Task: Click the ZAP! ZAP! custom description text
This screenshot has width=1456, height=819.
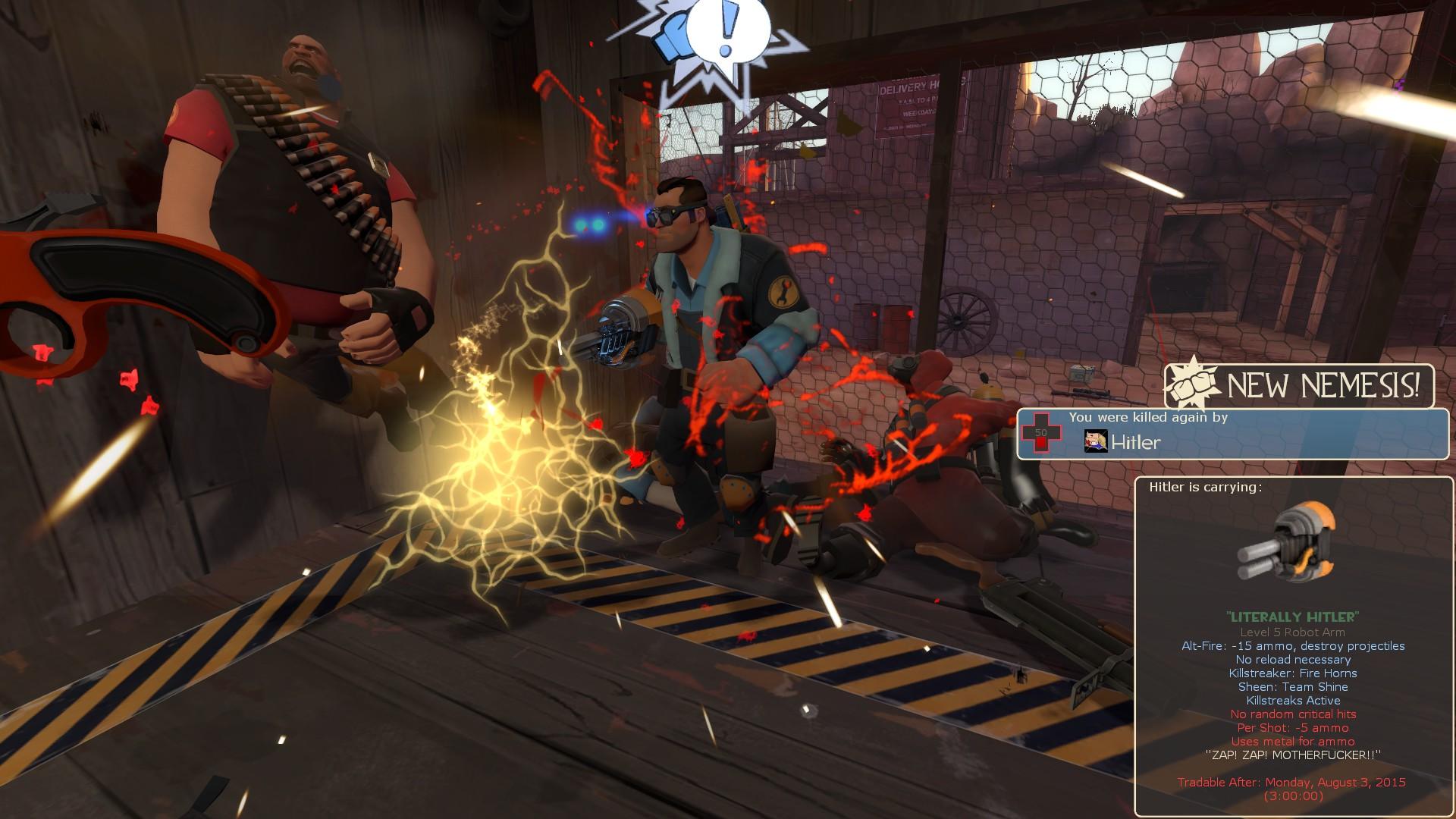Action: point(1291,754)
